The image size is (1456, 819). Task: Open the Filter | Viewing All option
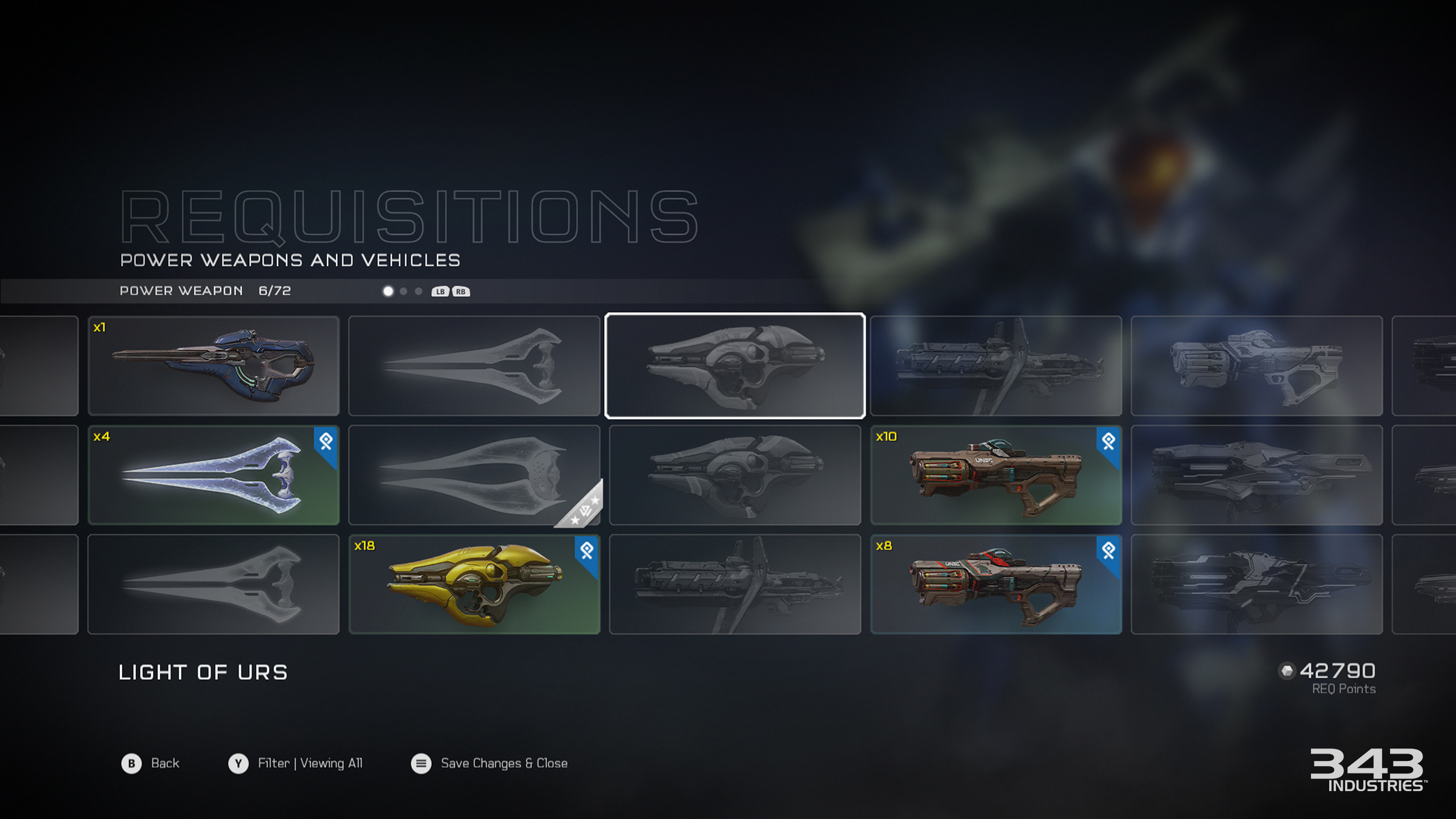click(296, 763)
